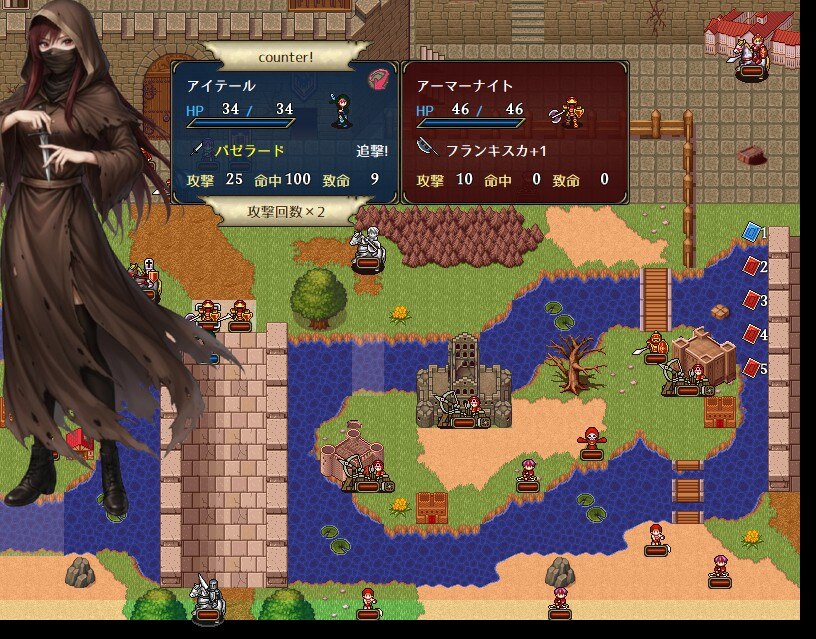The height and width of the screenshot is (639, 816).
Task: Choose the red card numbered 3
Action: click(x=751, y=300)
